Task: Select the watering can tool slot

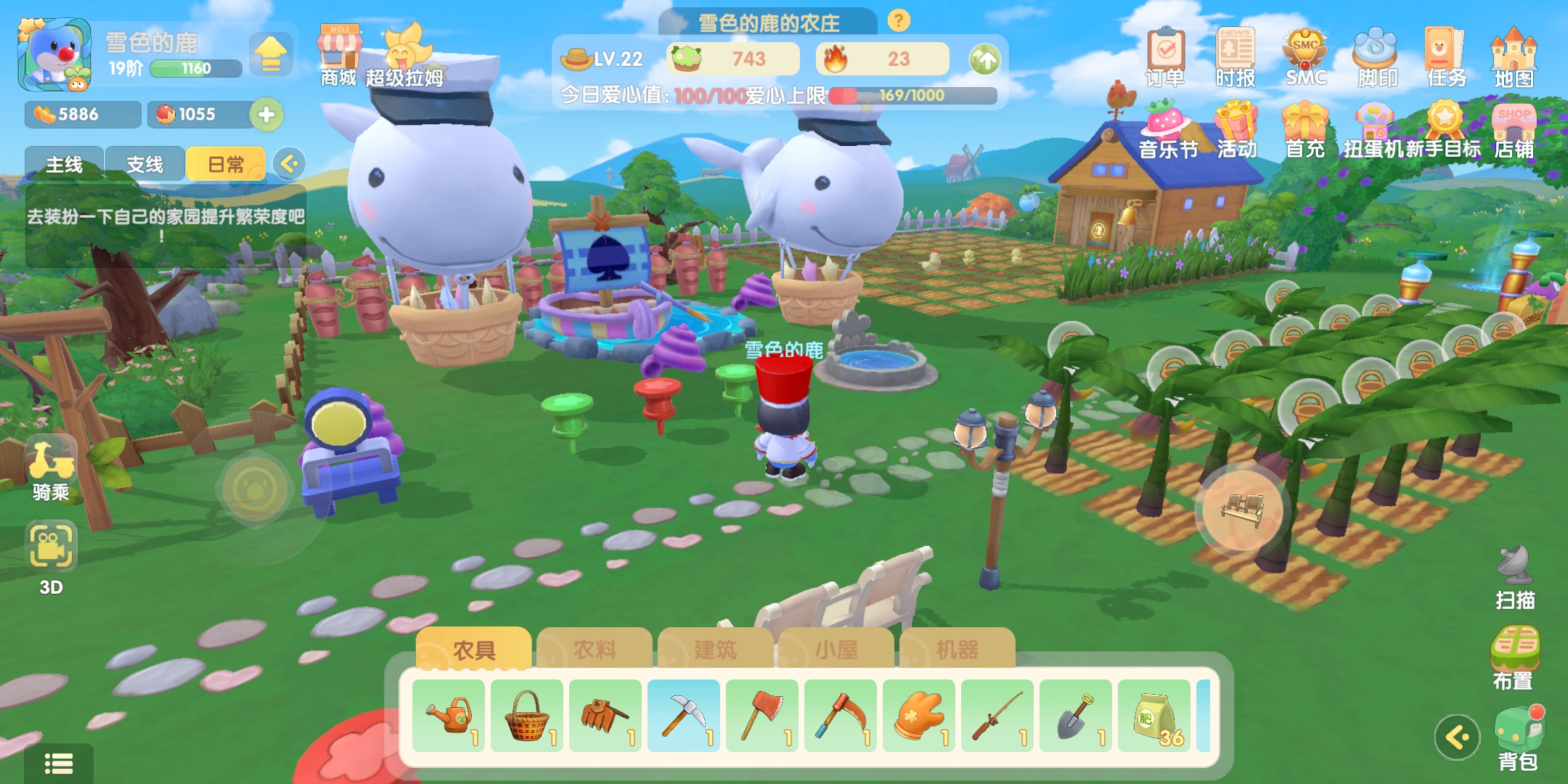Action: [x=449, y=716]
